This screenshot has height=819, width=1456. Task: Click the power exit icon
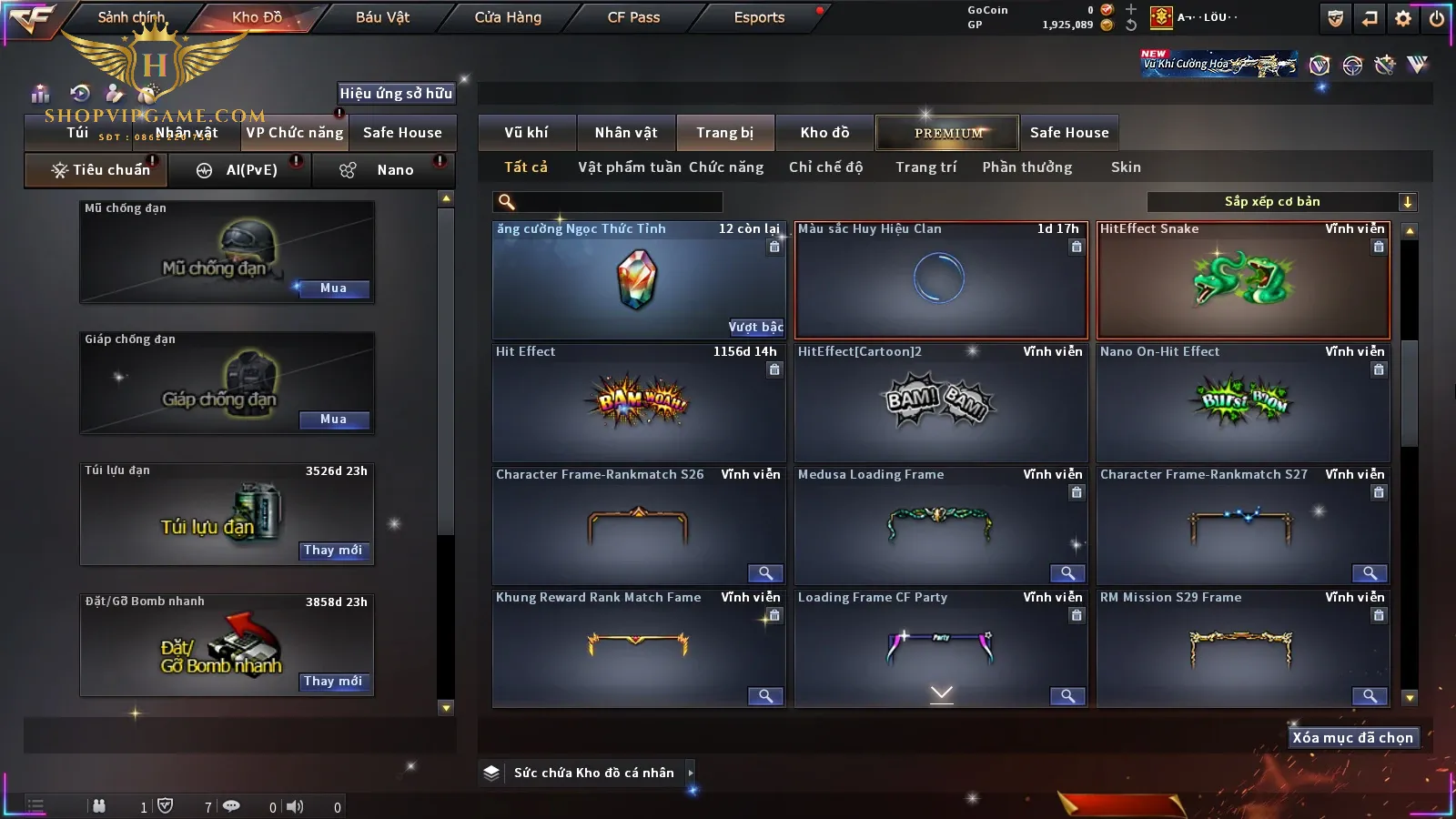1437,18
